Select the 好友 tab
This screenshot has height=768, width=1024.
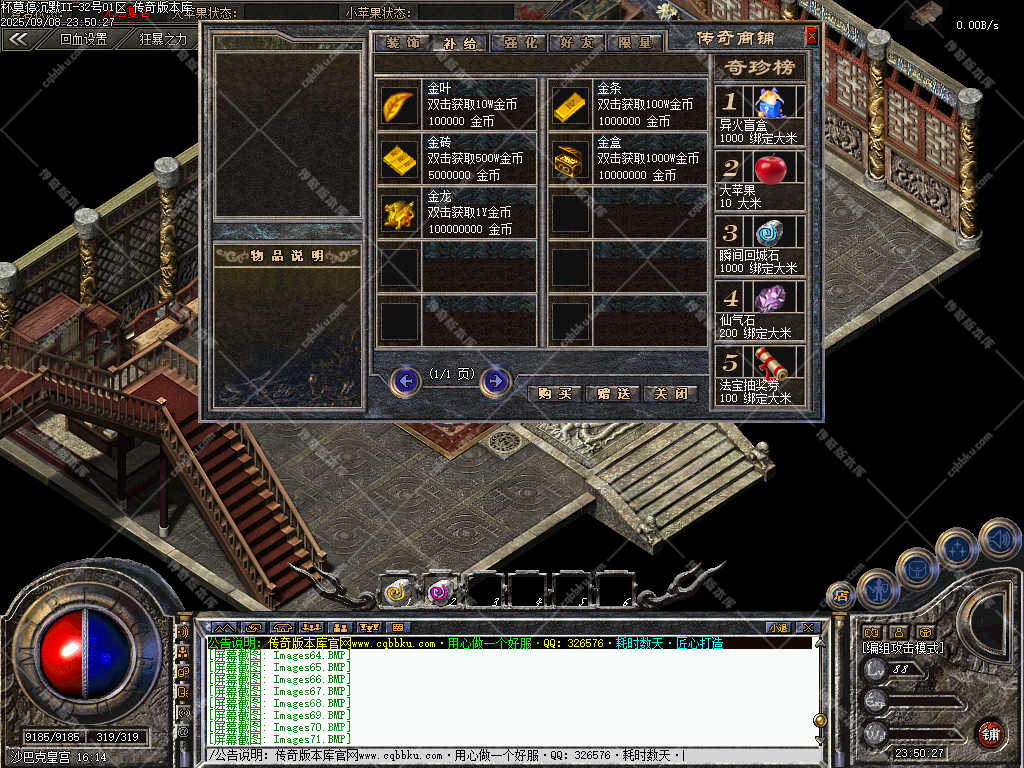click(x=575, y=43)
